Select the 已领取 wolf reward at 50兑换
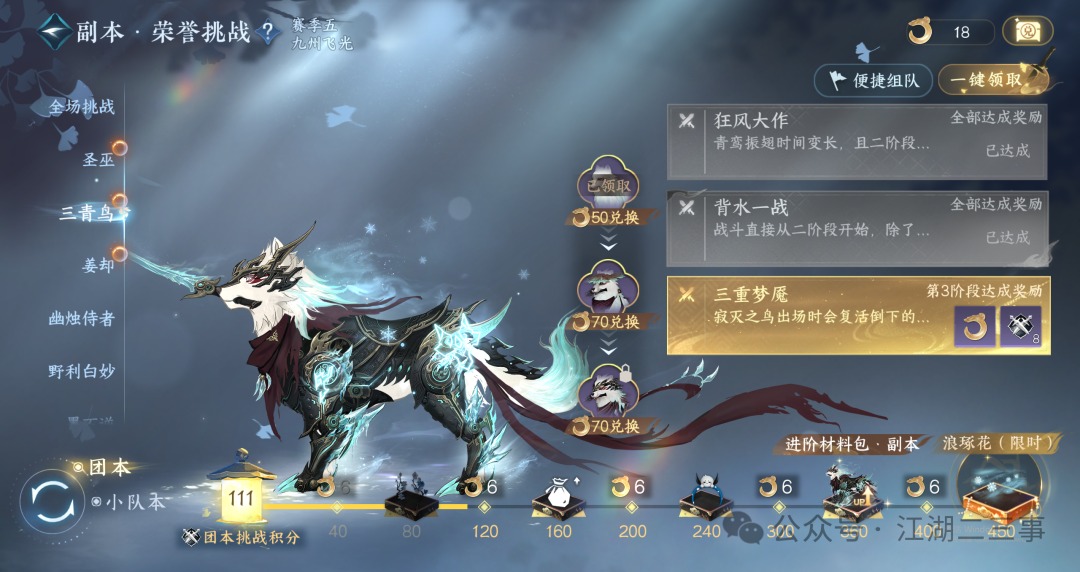1080x572 pixels. 608,185
